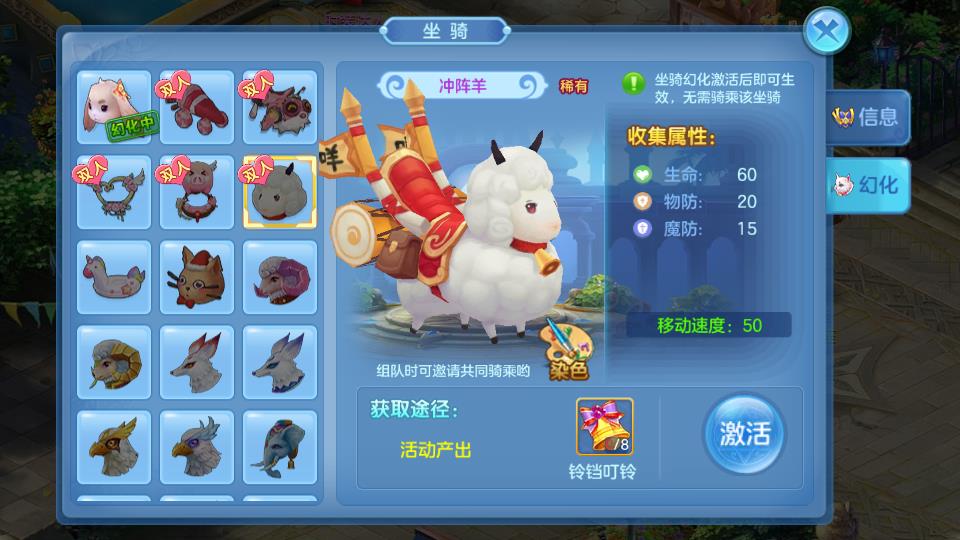
Task: Choose the blue fox mount
Action: click(280, 361)
